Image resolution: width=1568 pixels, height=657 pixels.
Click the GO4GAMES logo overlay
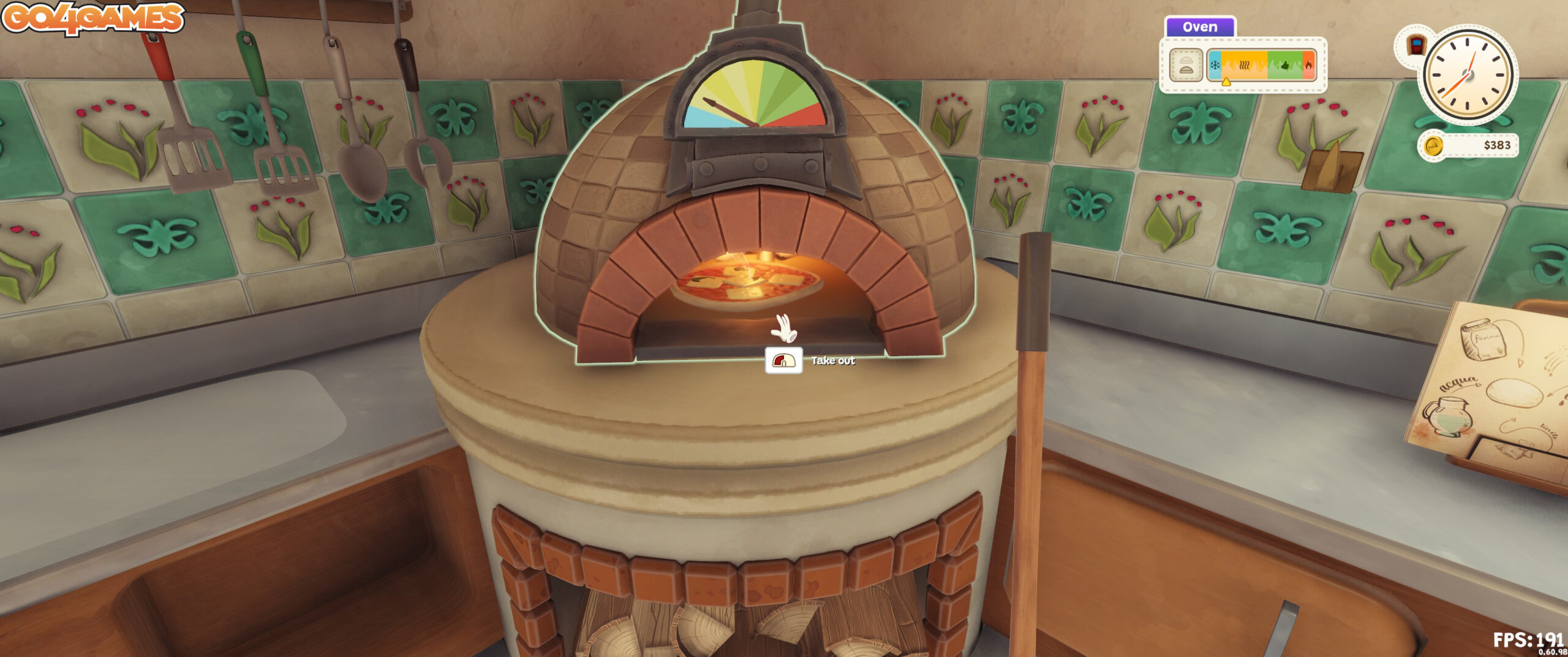pyautogui.click(x=93, y=18)
